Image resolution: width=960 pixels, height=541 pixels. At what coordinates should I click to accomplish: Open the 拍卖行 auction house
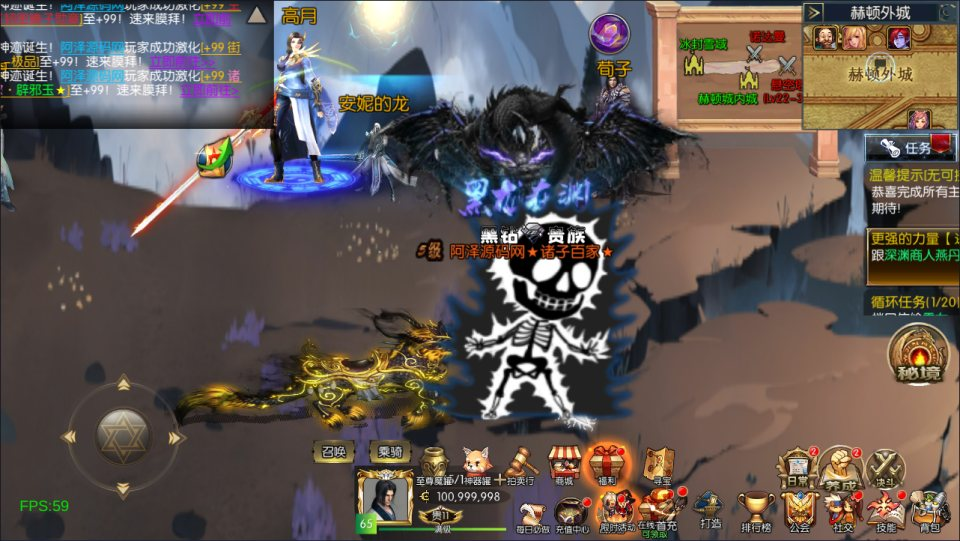518,465
